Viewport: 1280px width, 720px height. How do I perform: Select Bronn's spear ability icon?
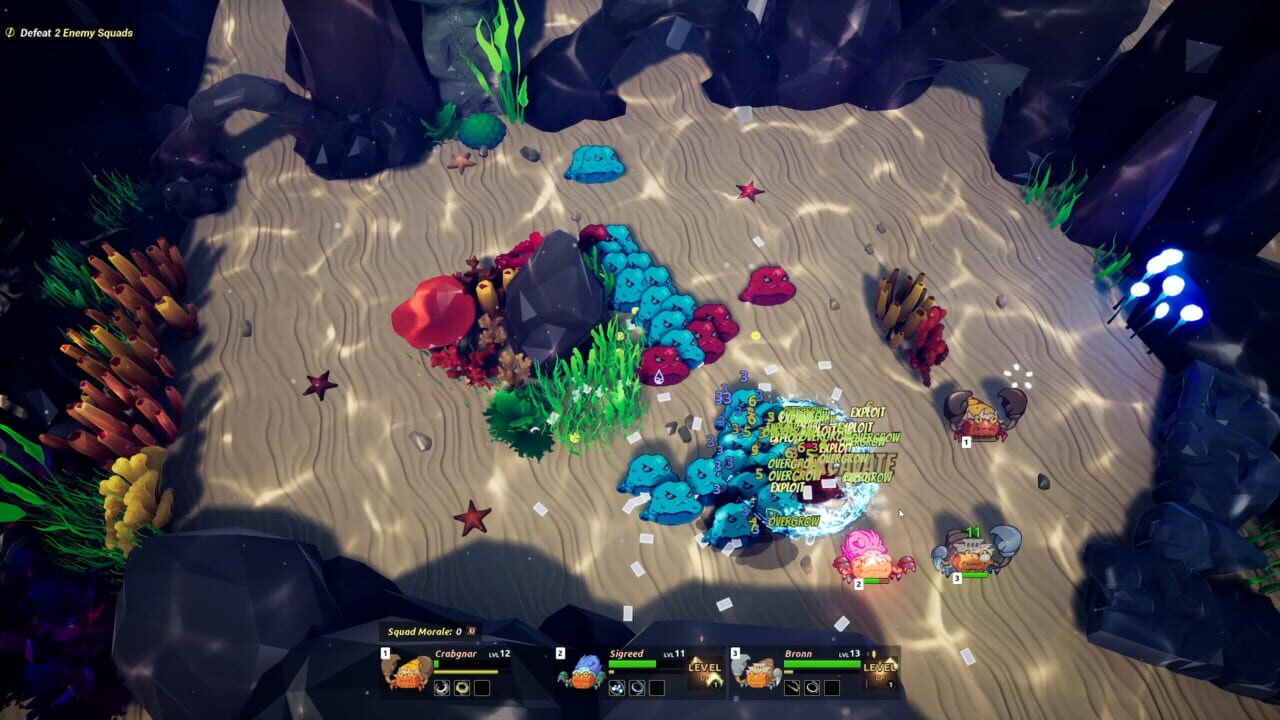791,687
